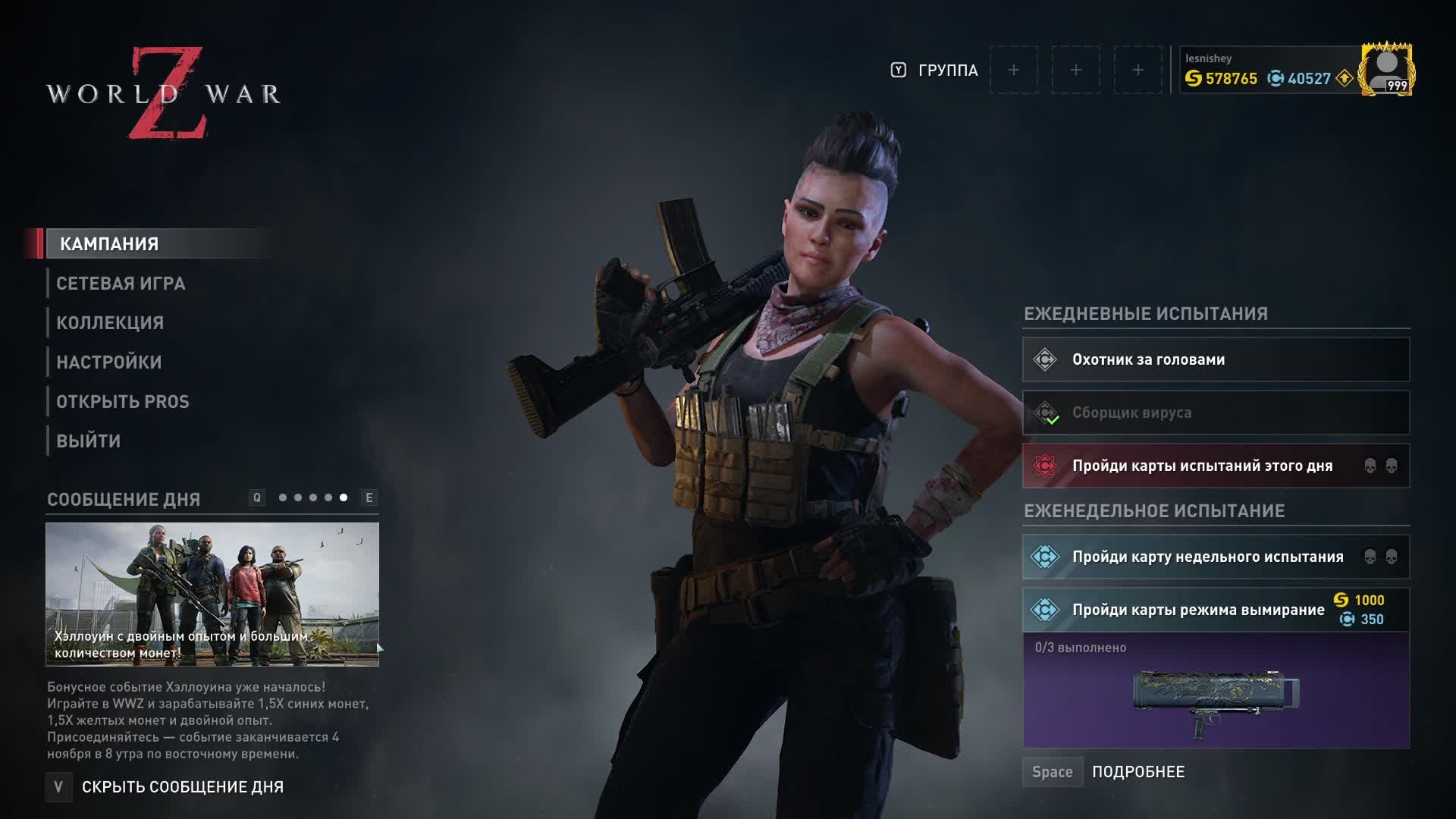Image resolution: width=1456 pixels, height=819 pixels.
Task: Open lesnishey player profile avatar
Action: click(x=1386, y=70)
